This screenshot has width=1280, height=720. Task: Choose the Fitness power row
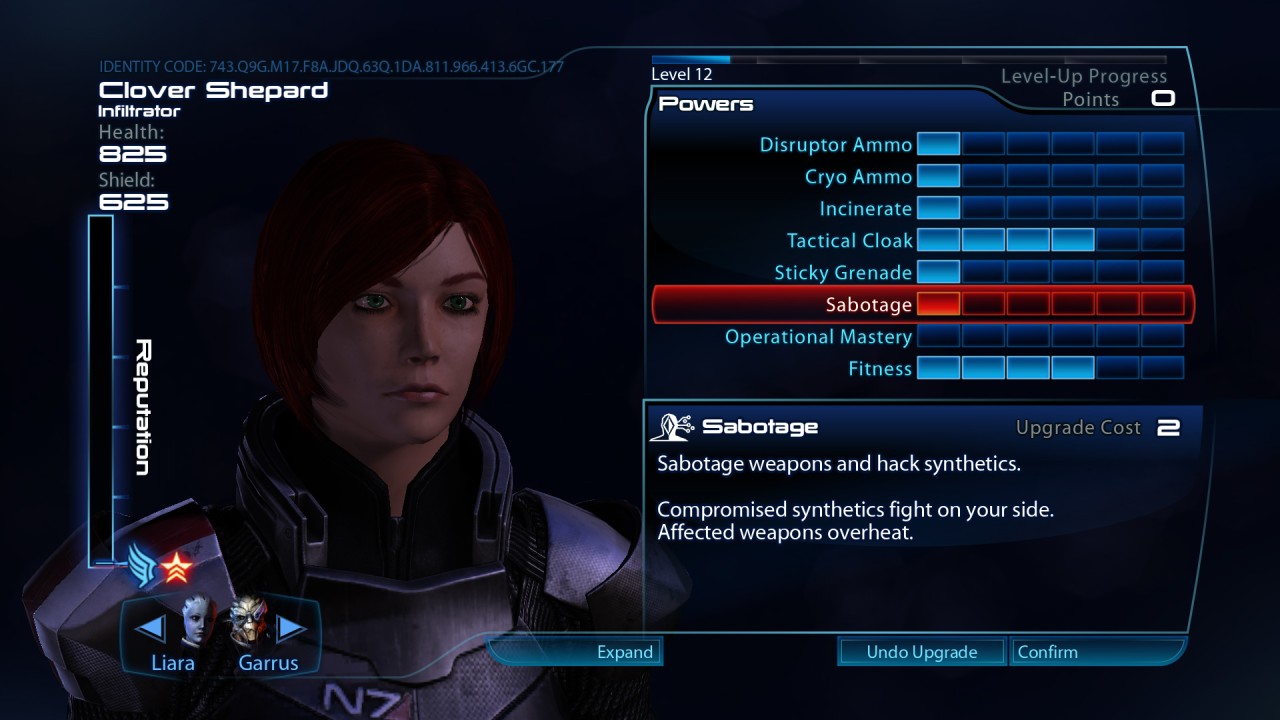click(x=880, y=369)
